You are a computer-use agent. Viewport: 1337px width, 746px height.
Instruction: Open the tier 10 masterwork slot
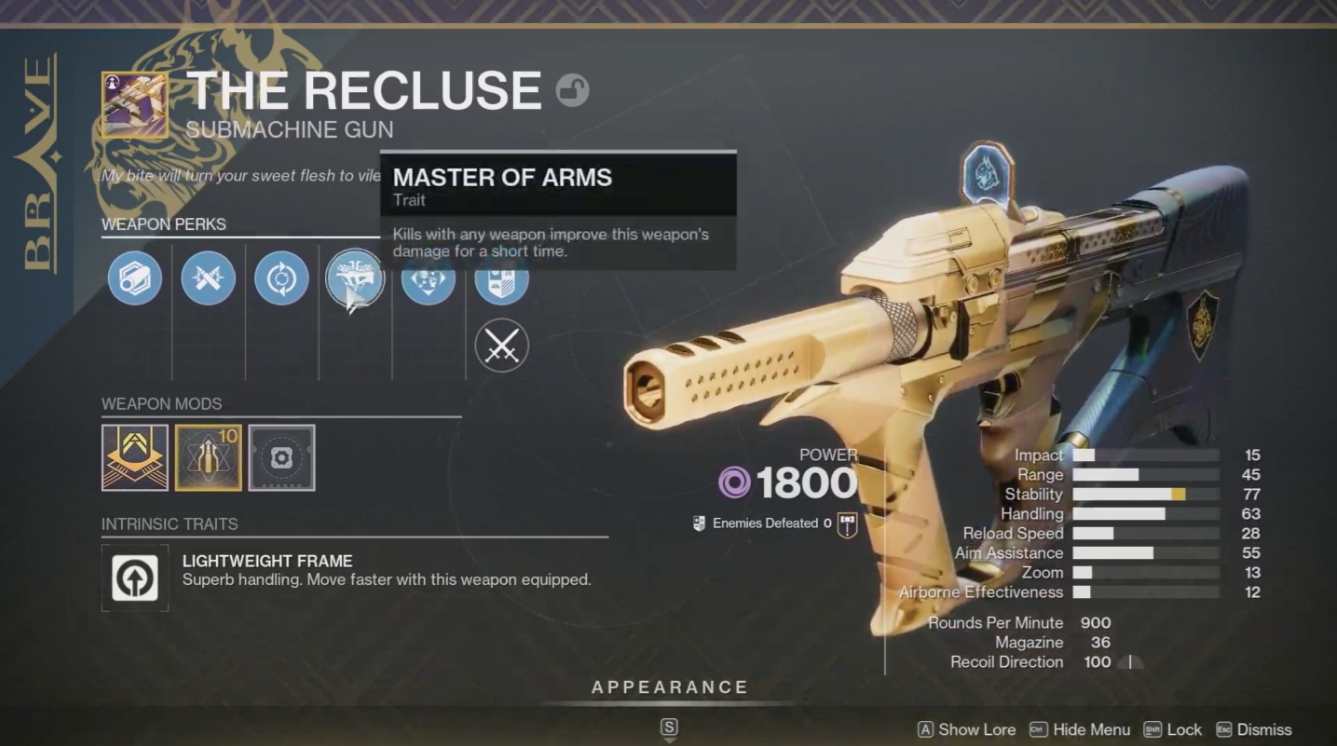pos(208,458)
